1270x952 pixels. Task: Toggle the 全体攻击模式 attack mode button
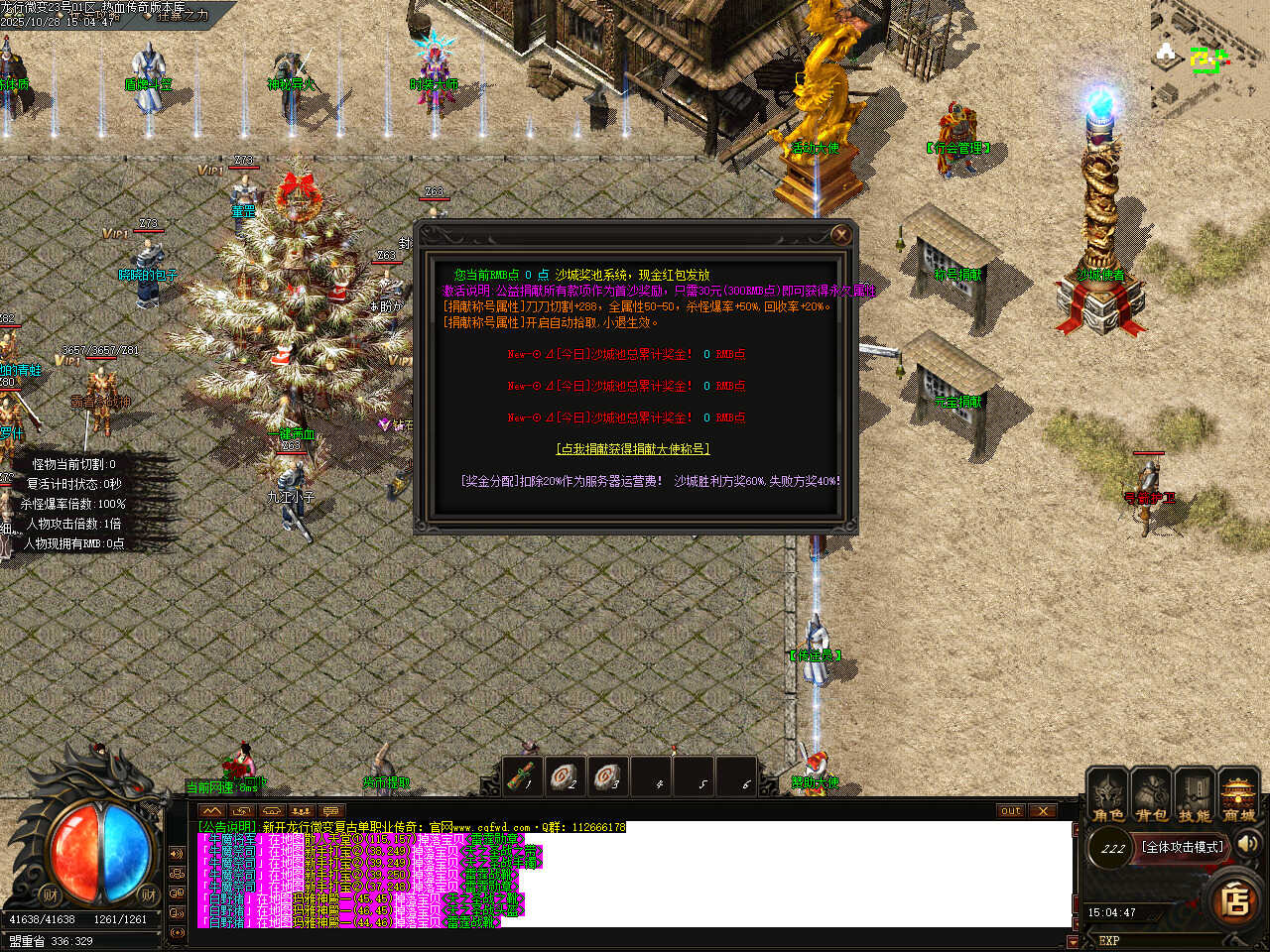click(x=1183, y=847)
